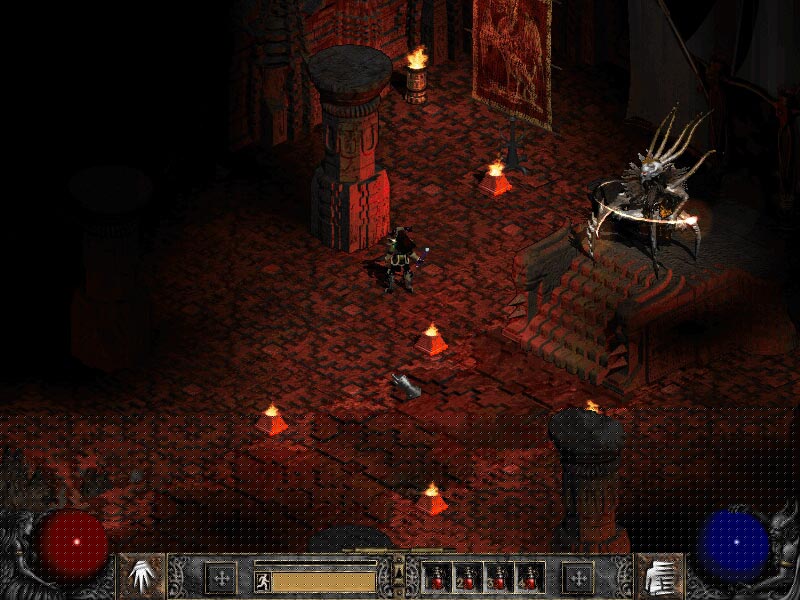Viewport: 800px width, 600px height.
Task: Use the healing potion in belt slot 4
Action: click(x=529, y=578)
